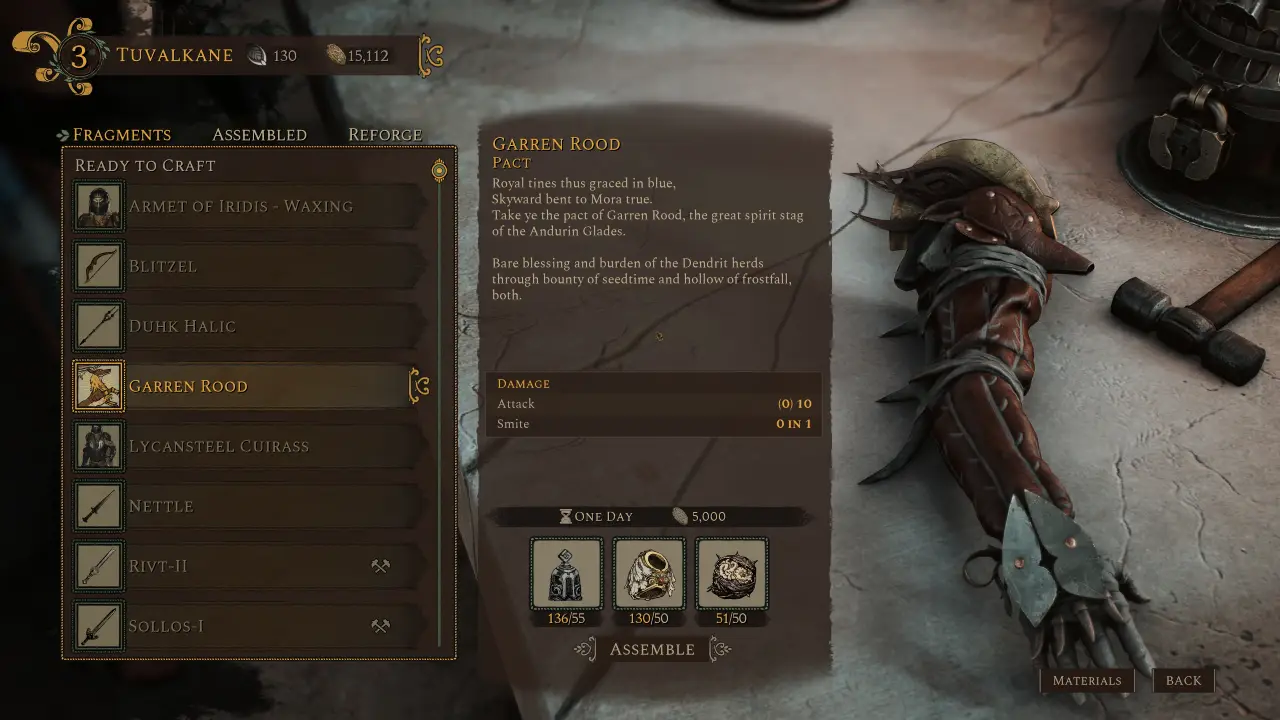This screenshot has height=720, width=1280.
Task: Open the Materials view
Action: click(x=1087, y=681)
